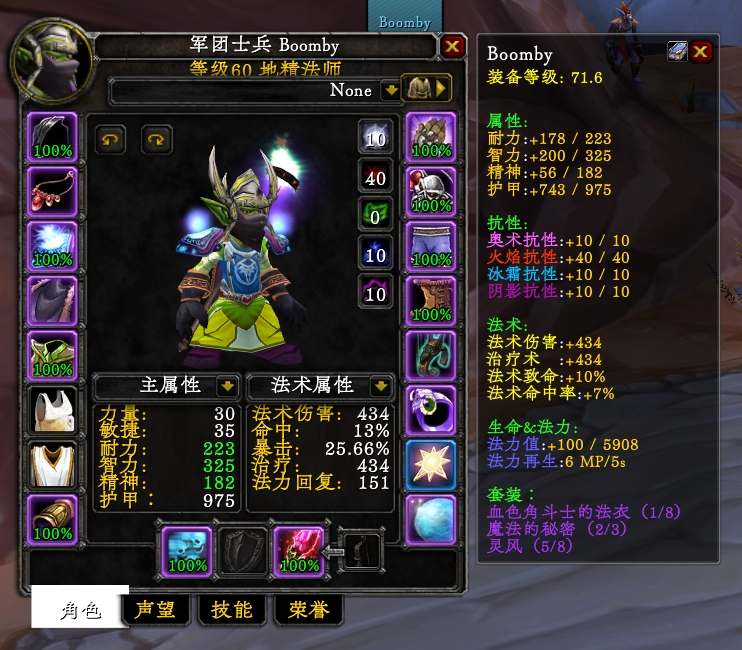Open the 技能 skills tab

(x=232, y=609)
